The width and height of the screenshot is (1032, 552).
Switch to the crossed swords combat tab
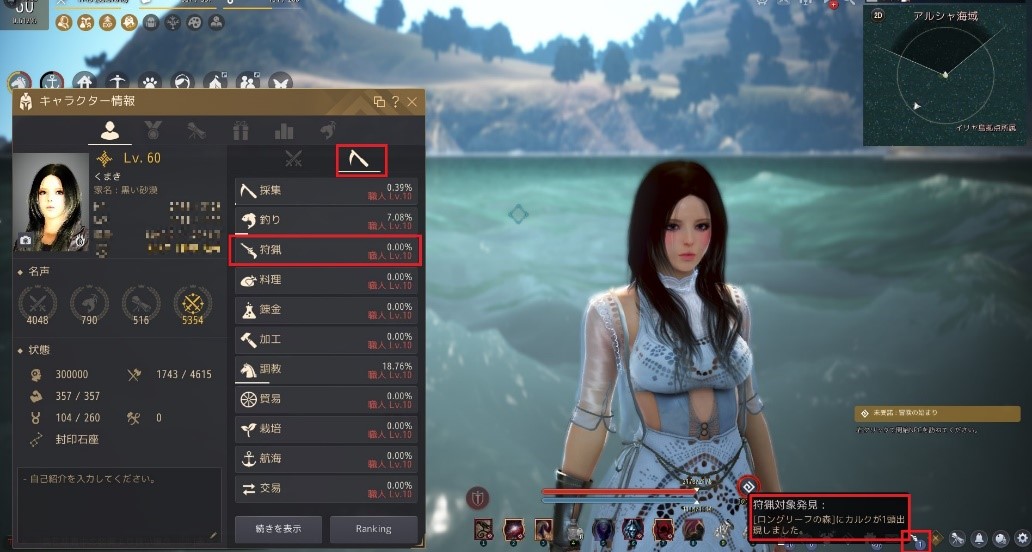(x=293, y=158)
